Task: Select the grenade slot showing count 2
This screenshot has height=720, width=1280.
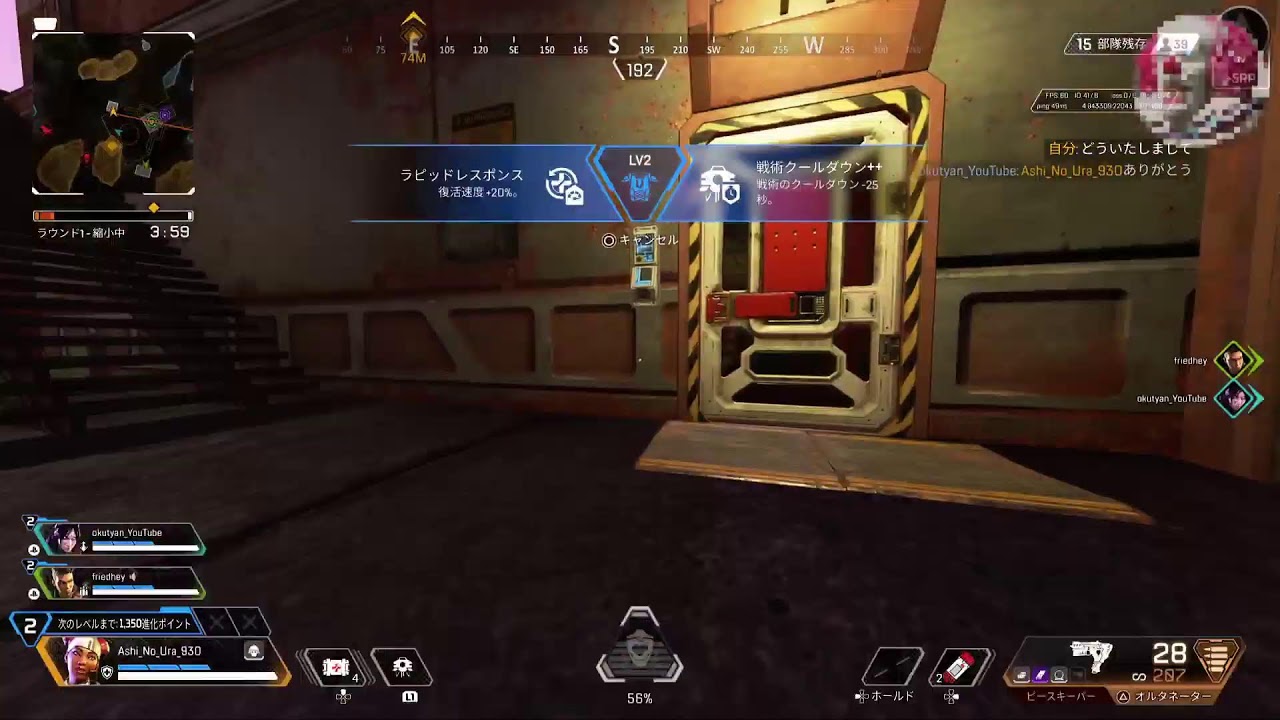Action: (958, 667)
